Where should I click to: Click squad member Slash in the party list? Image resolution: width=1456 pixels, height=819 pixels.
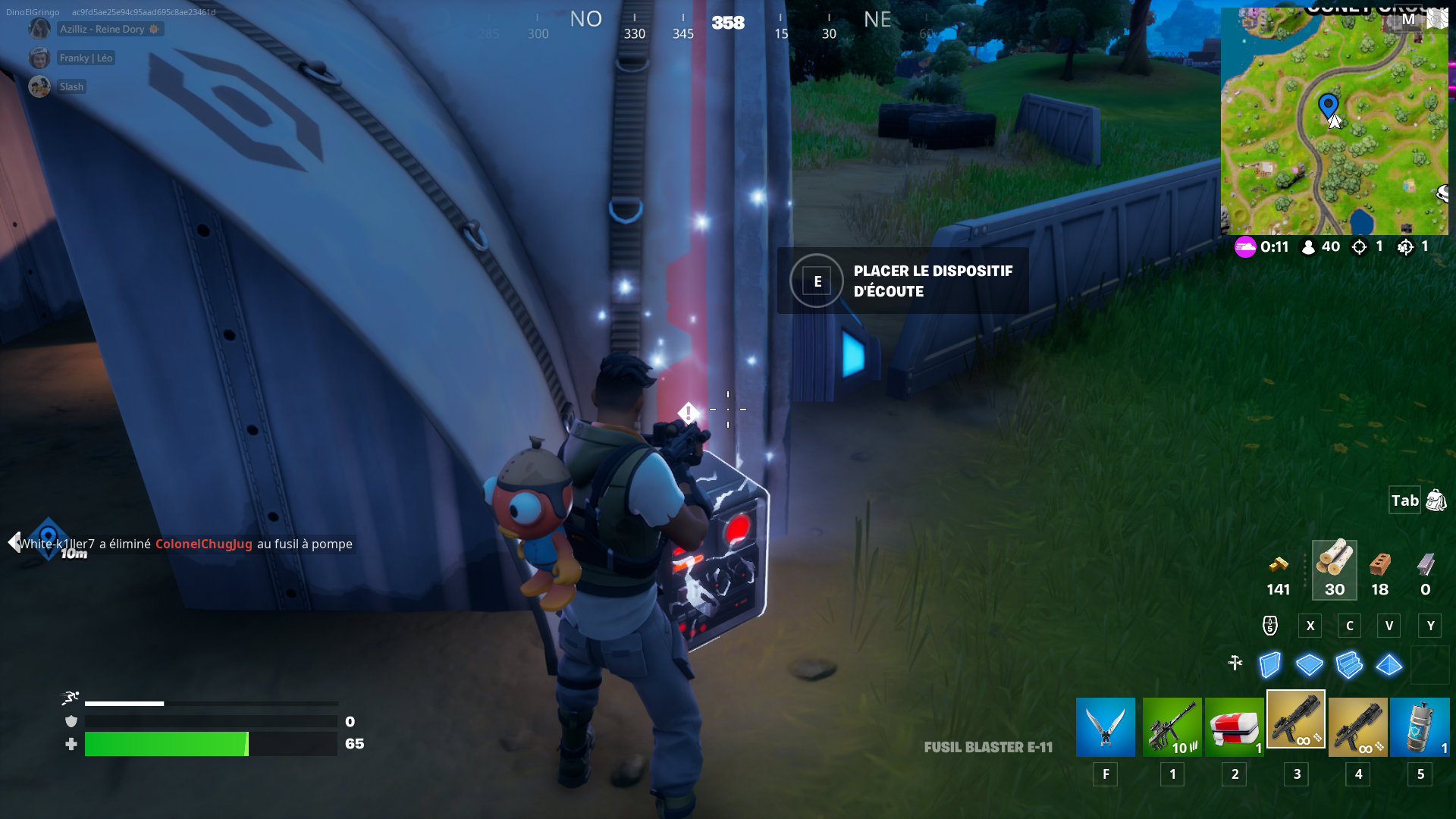click(71, 86)
